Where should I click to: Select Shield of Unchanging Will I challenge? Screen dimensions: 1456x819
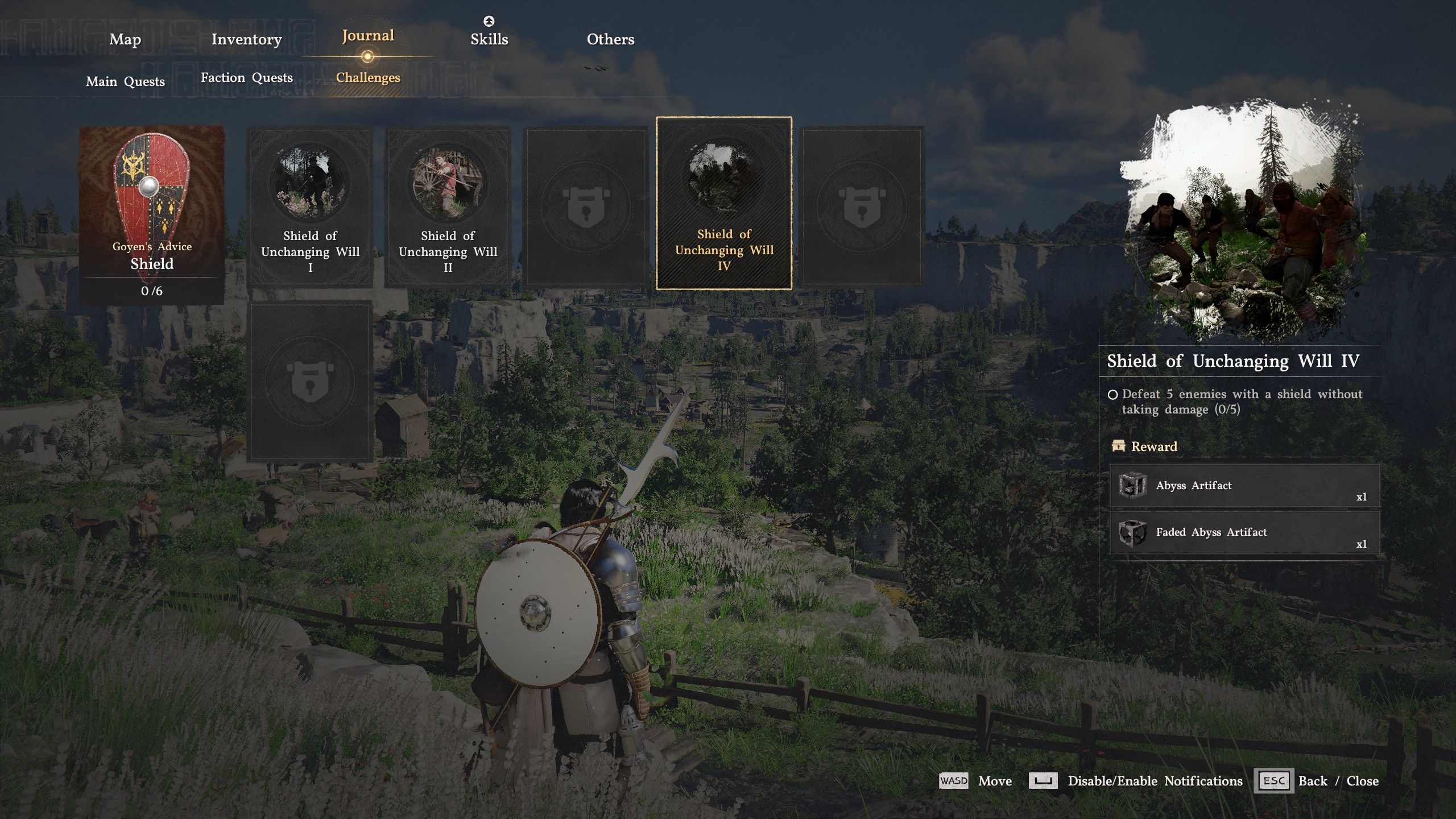coord(311,207)
